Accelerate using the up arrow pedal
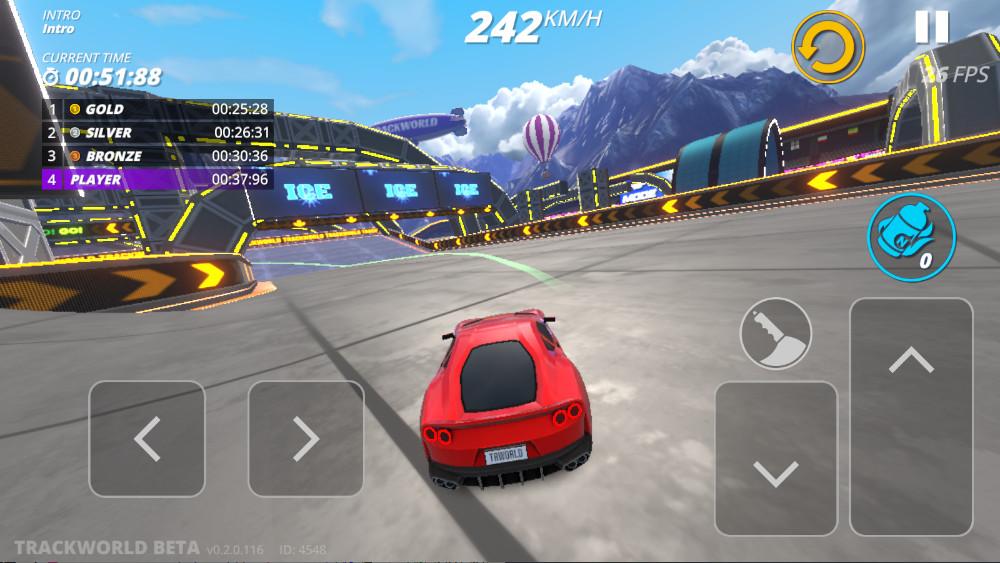Viewport: 1000px width, 563px height. 910,416
